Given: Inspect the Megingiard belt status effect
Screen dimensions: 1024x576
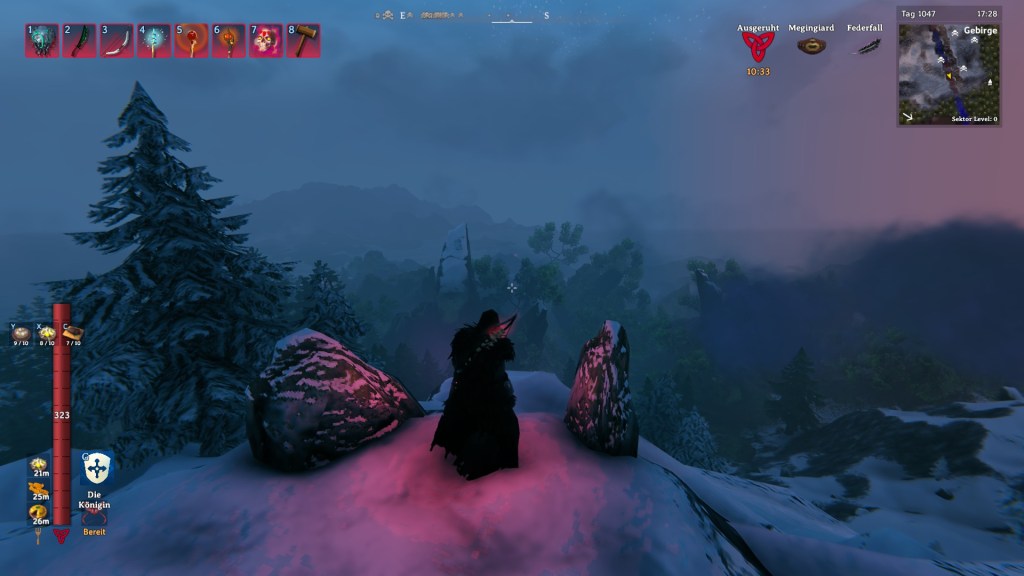Looking at the screenshot, I should click(x=811, y=46).
